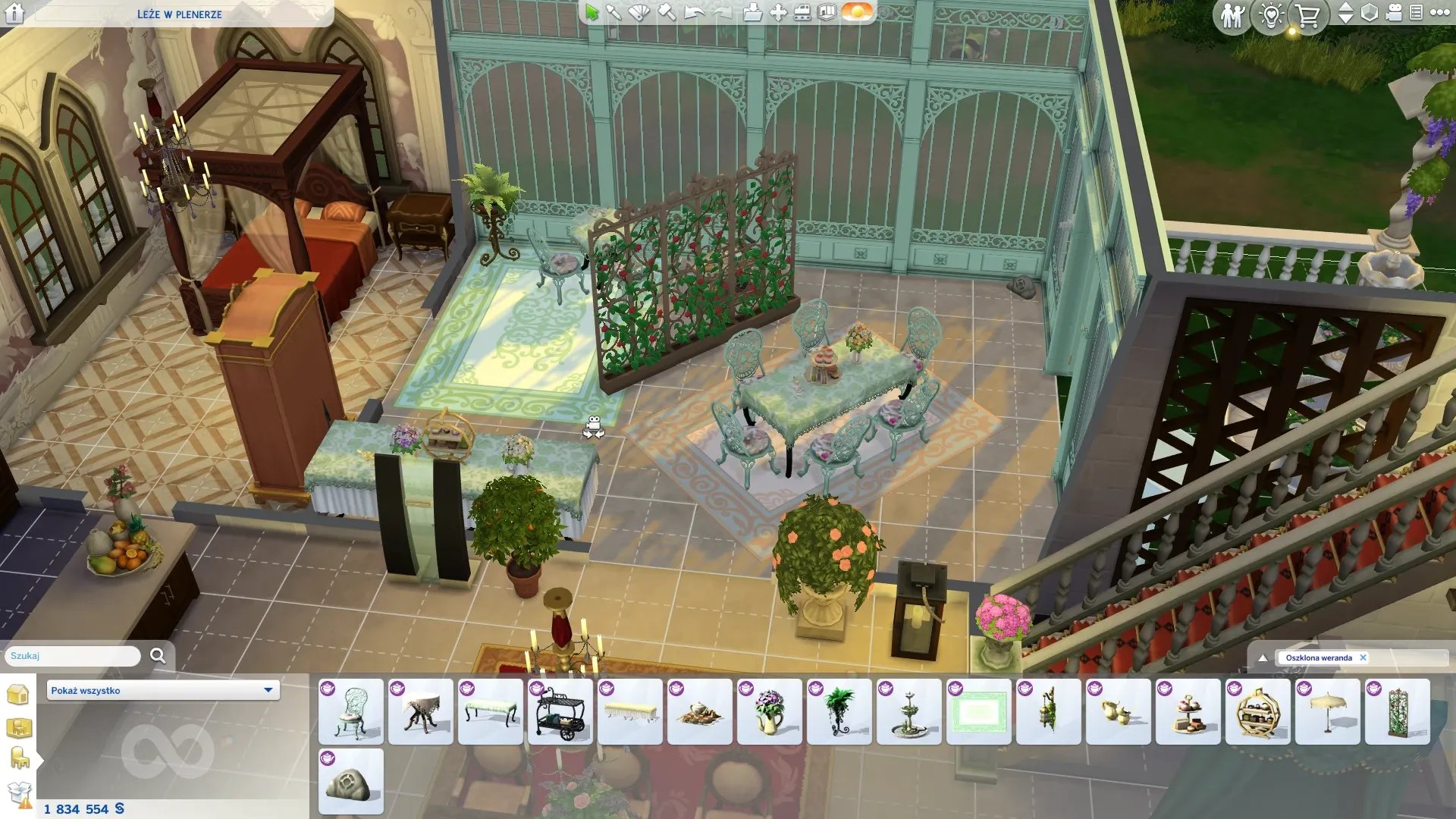Open the shopping cart mode
Viewport: 1456px width, 819px height.
(1307, 15)
